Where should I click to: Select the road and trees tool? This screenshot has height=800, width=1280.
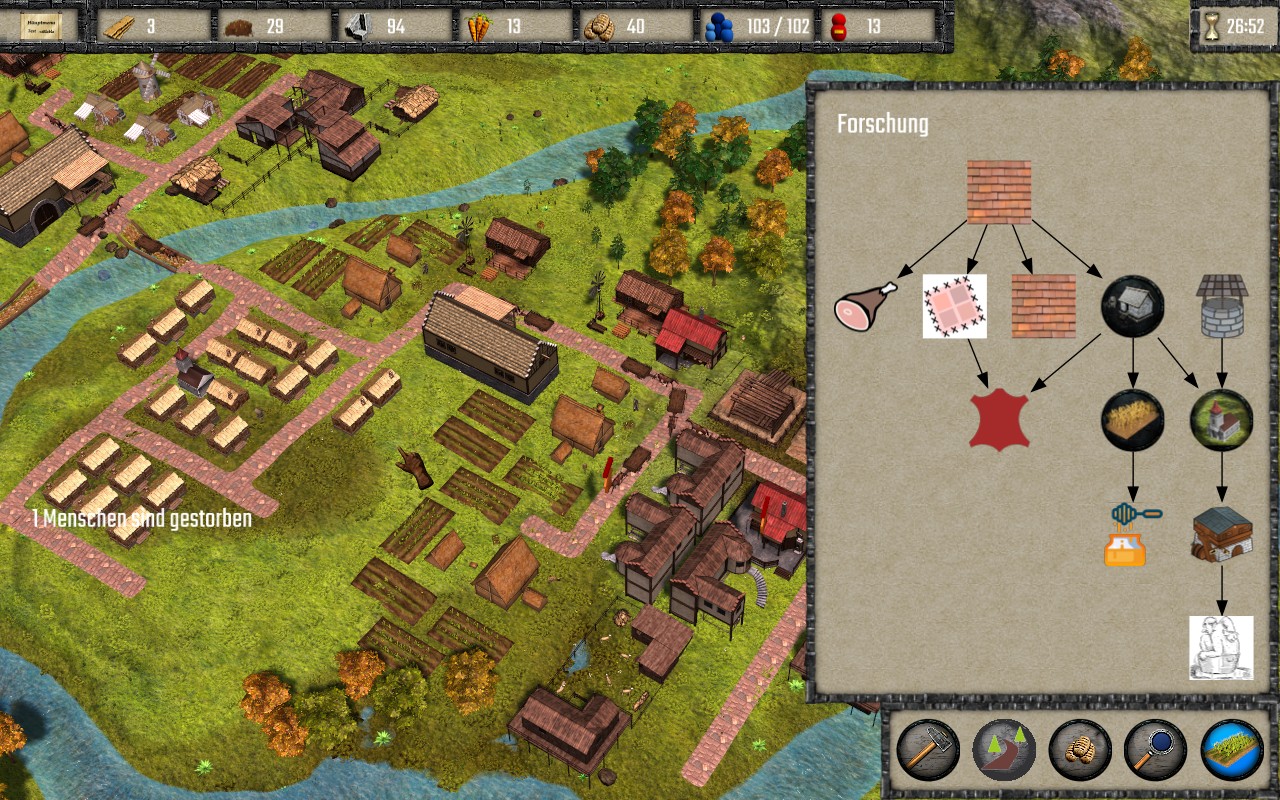1004,750
